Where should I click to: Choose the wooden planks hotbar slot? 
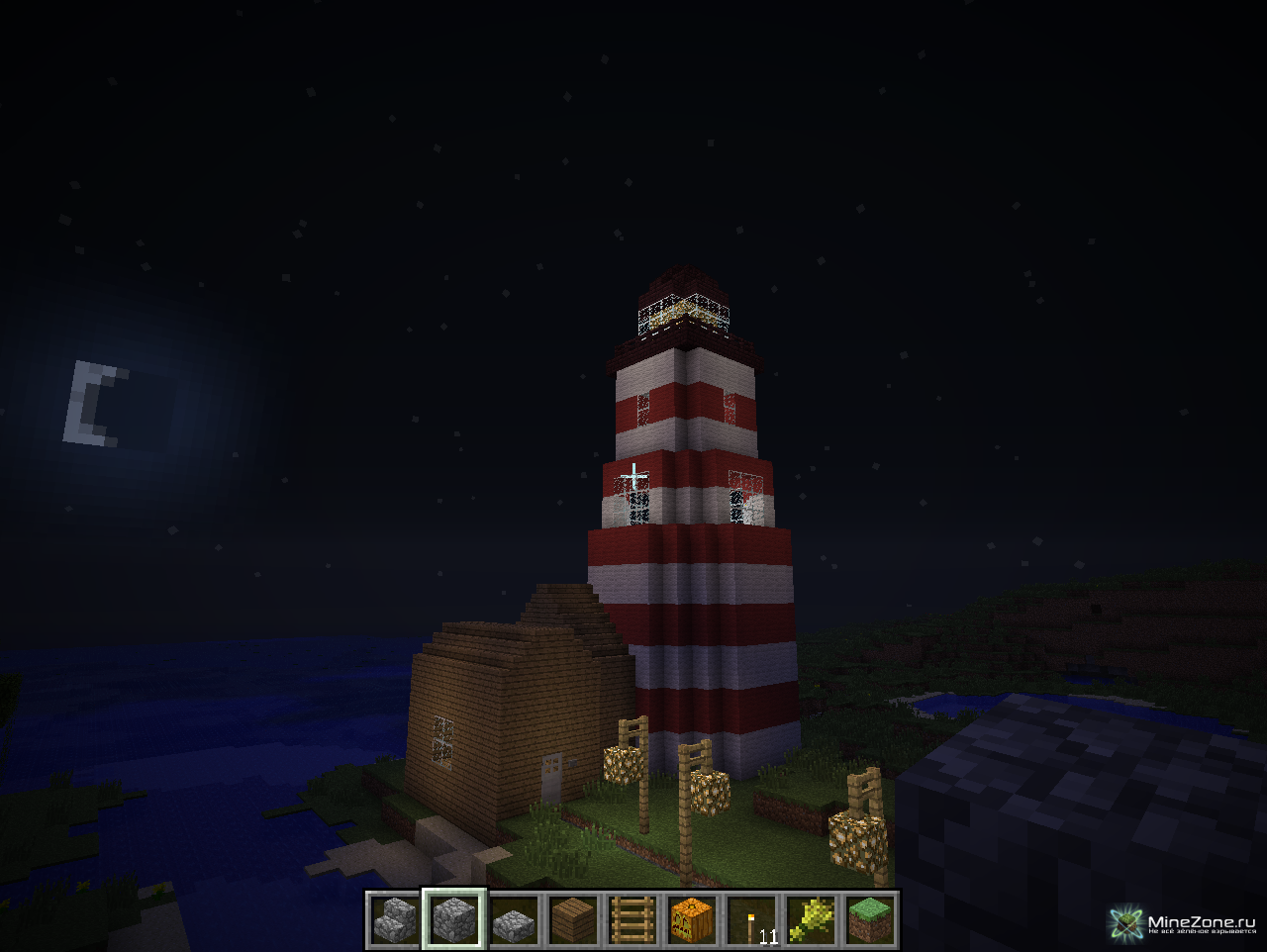pyautogui.click(x=573, y=920)
